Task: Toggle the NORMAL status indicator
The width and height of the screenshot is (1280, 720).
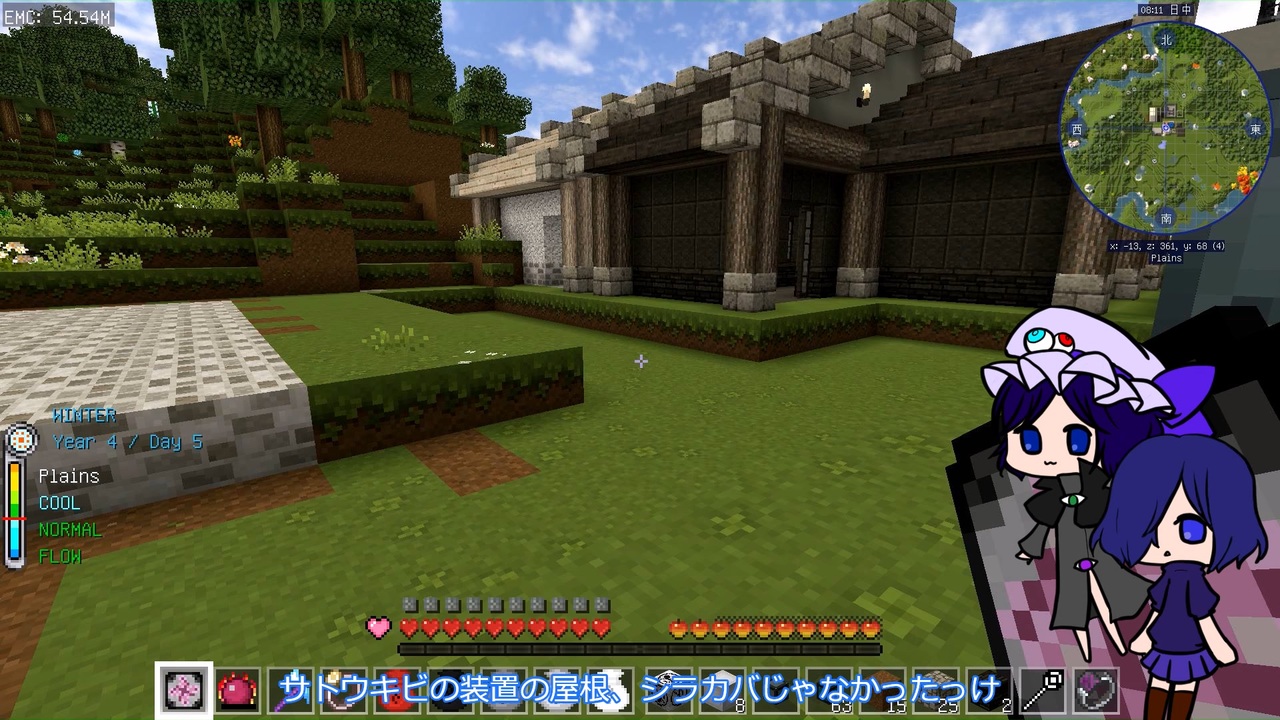Action: coord(70,530)
